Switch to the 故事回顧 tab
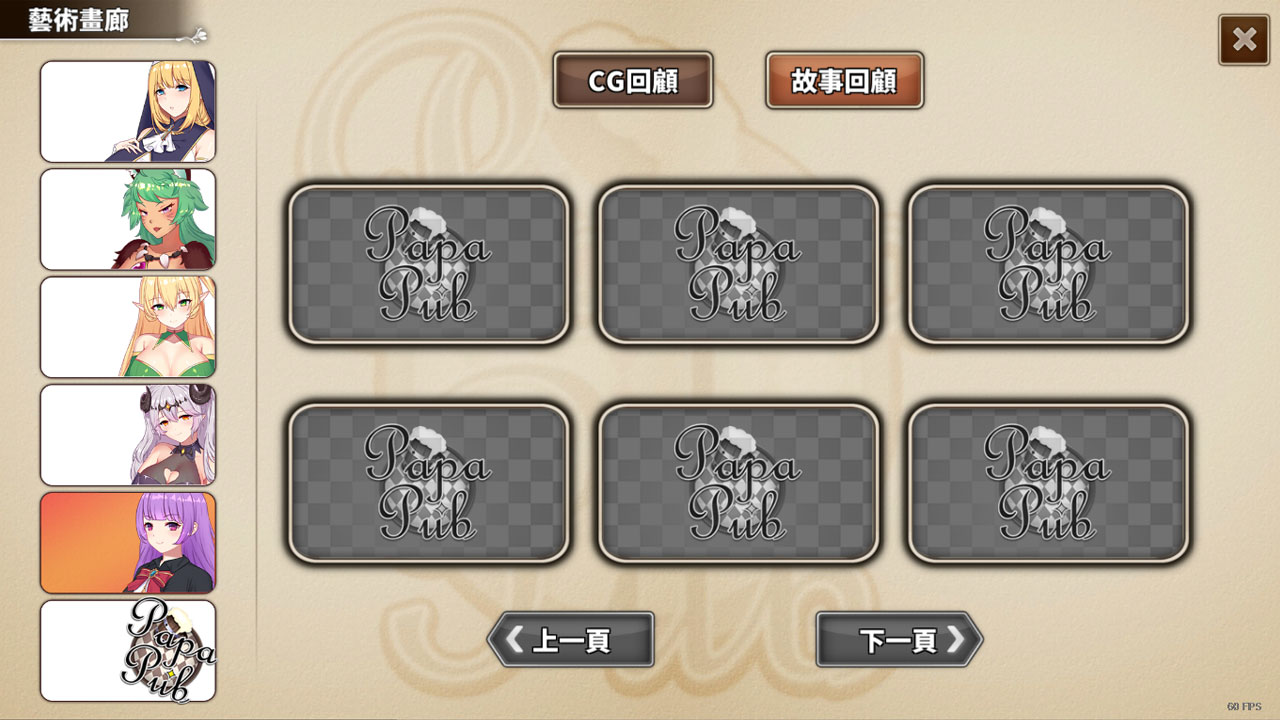 click(x=845, y=80)
